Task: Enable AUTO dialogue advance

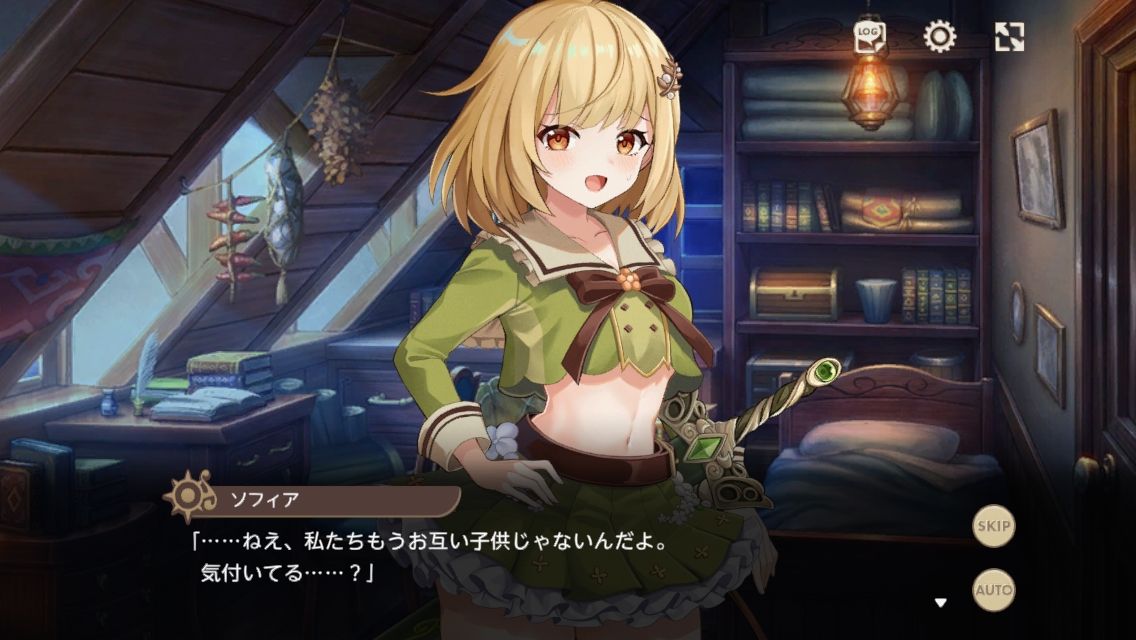Action: [994, 589]
